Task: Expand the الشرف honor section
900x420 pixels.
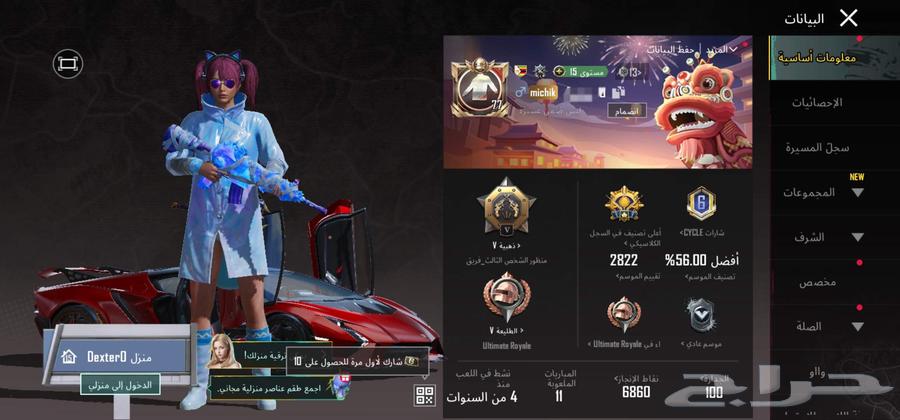Action: (x=828, y=237)
